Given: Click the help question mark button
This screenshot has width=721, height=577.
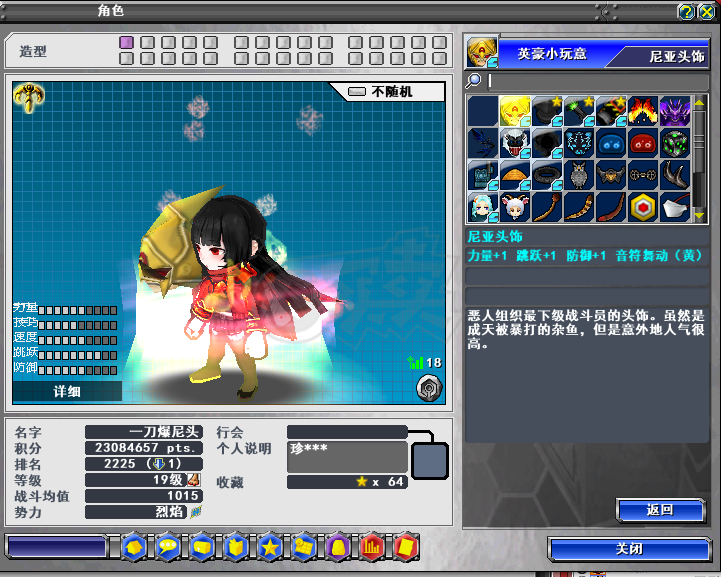Looking at the screenshot, I should 686,12.
